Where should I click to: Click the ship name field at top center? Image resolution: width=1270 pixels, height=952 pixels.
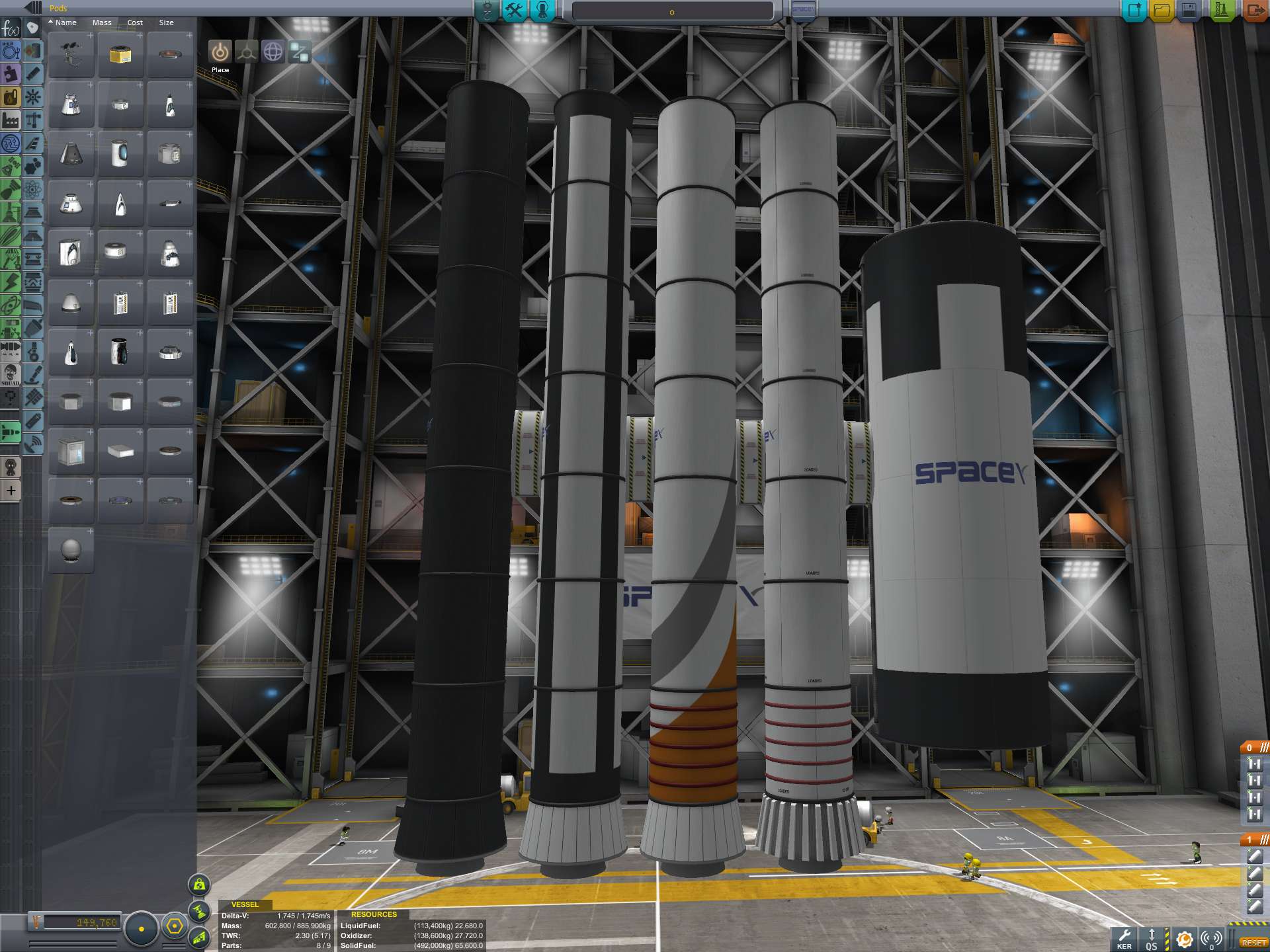coord(673,9)
